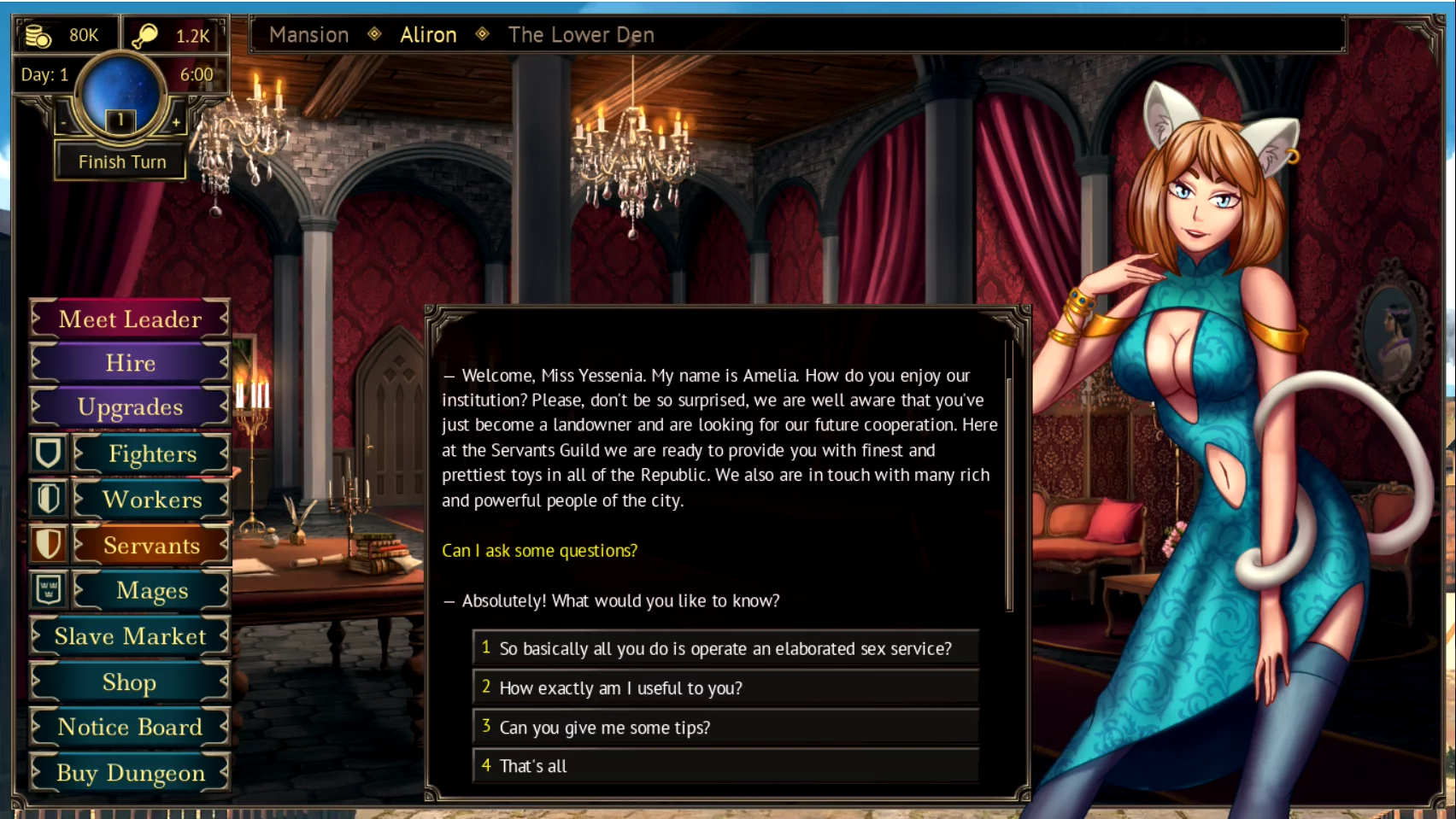
Task: End the conversation with "That's all"
Action: point(725,766)
